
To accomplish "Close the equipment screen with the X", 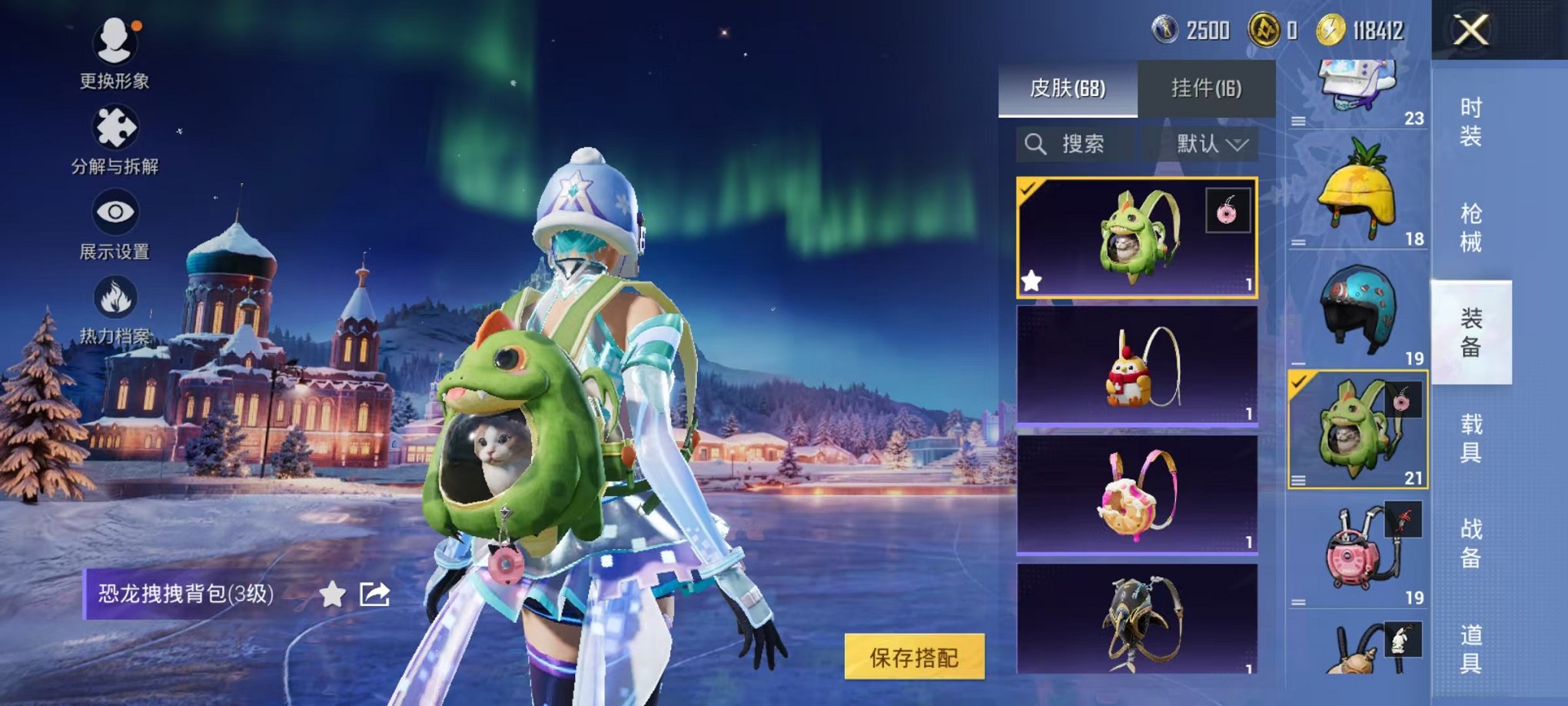I will [1470, 32].
